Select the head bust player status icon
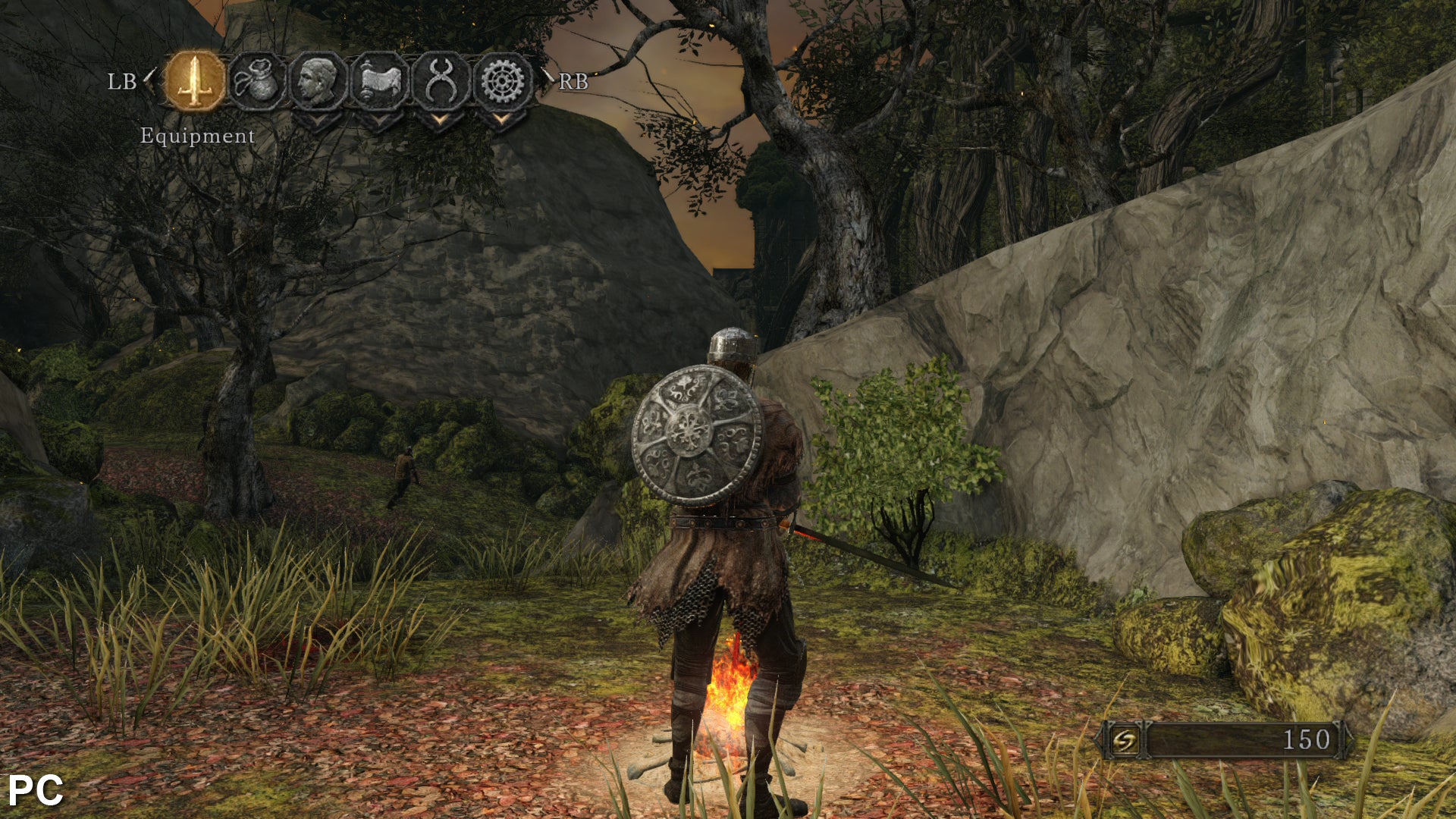 click(318, 81)
